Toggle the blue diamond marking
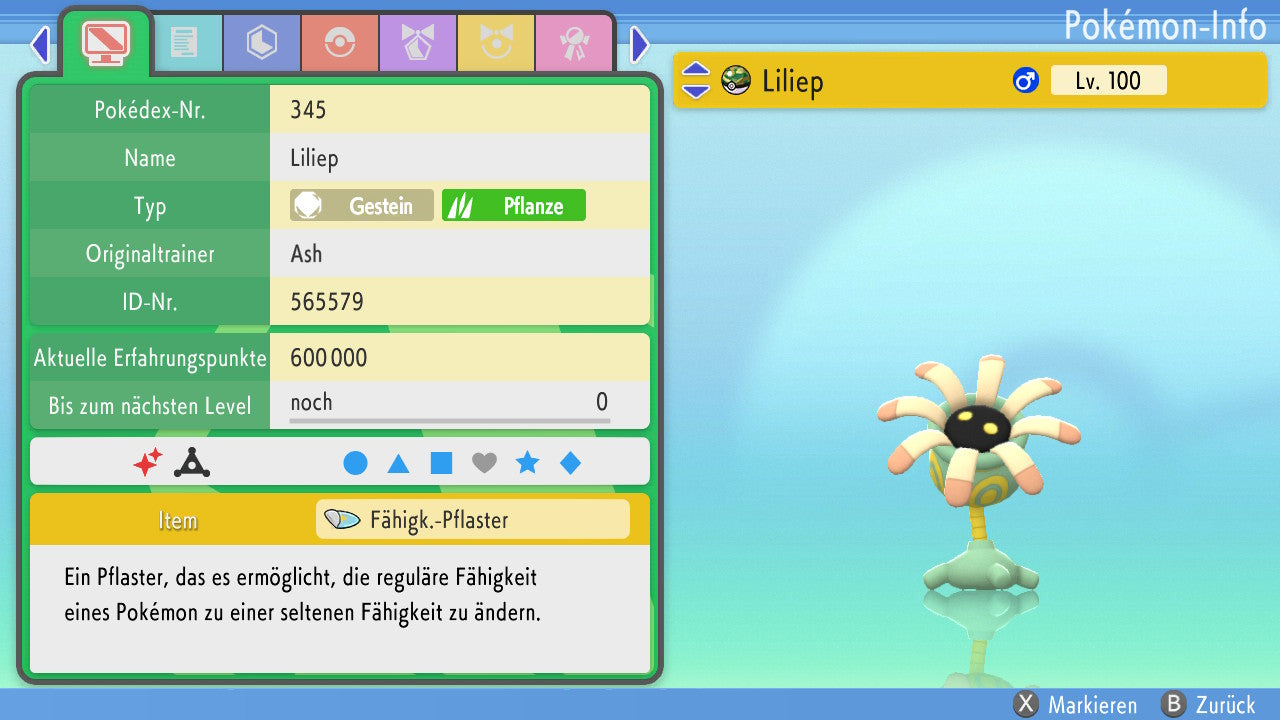The height and width of the screenshot is (720, 1280). 570,463
